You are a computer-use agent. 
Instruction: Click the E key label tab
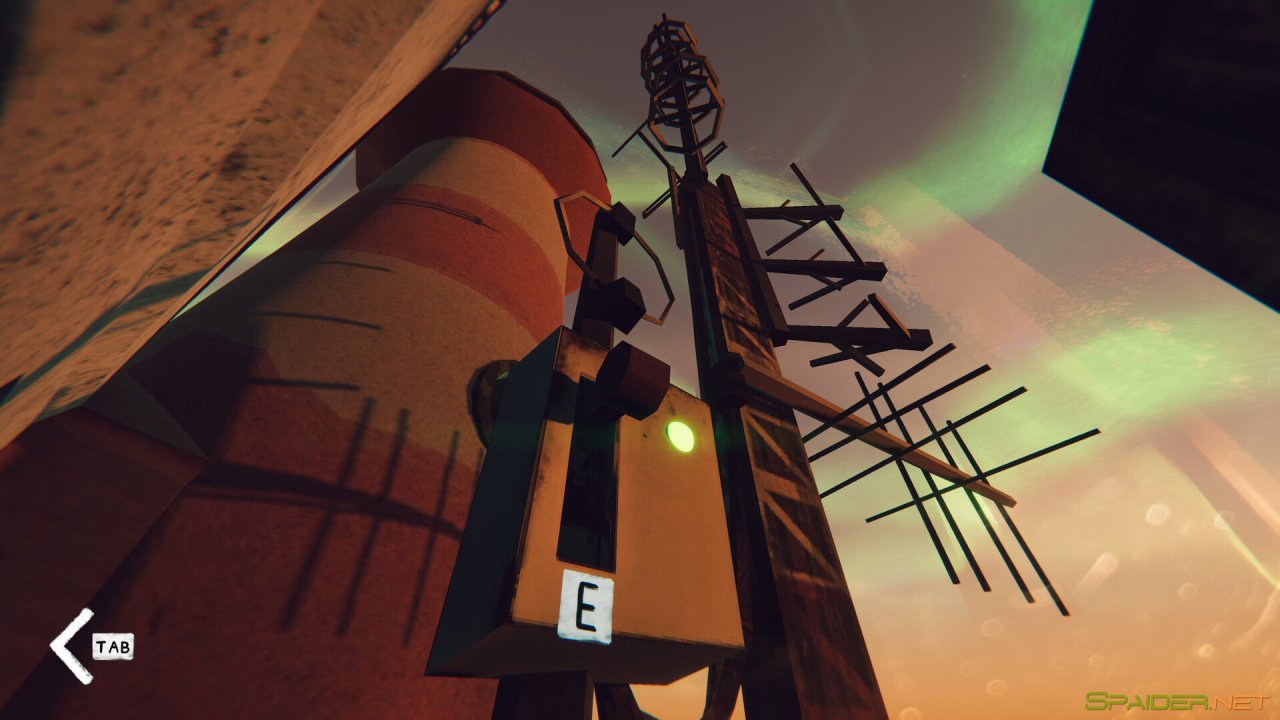pos(588,604)
